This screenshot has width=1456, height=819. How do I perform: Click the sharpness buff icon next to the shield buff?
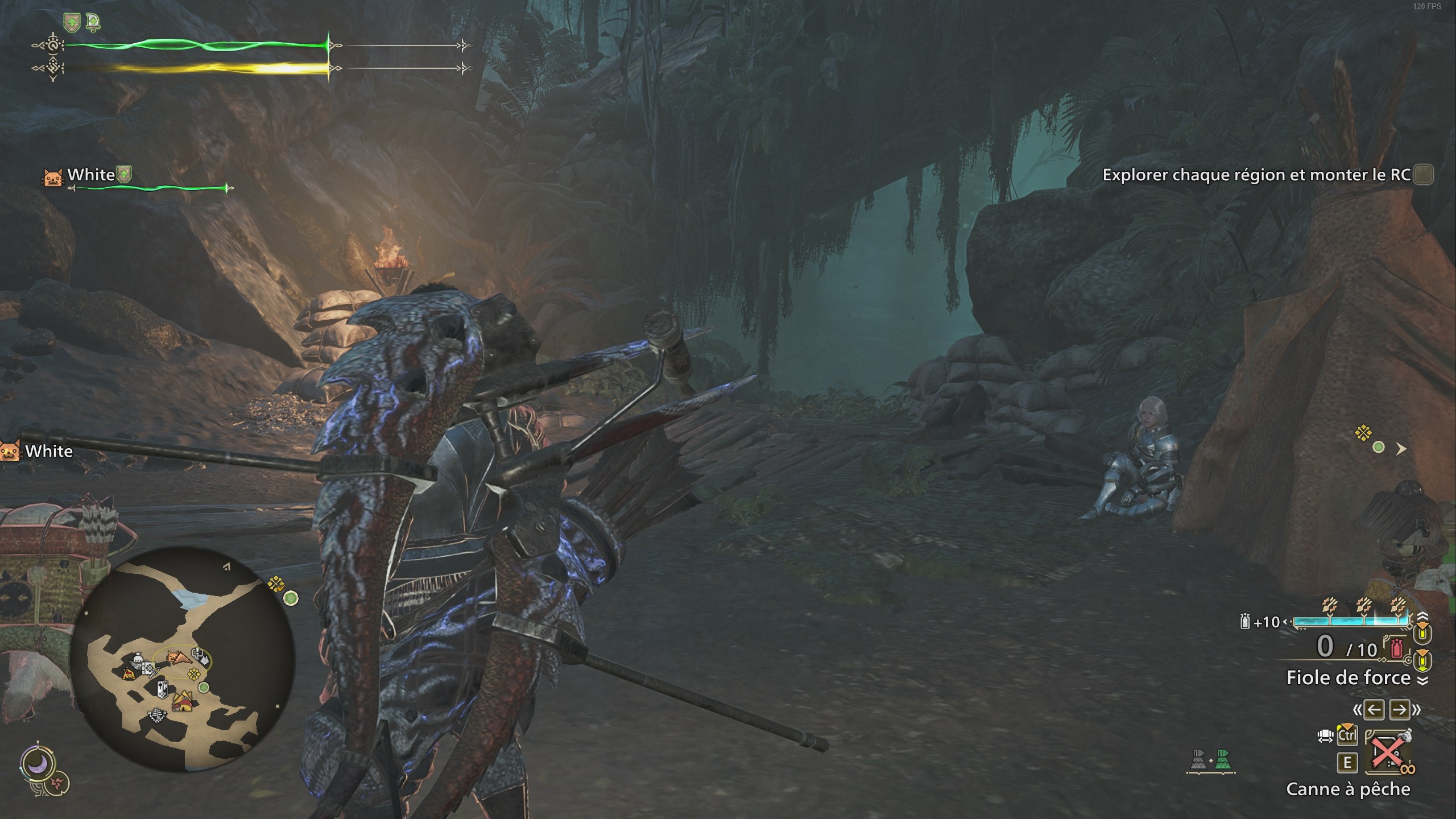click(x=94, y=23)
